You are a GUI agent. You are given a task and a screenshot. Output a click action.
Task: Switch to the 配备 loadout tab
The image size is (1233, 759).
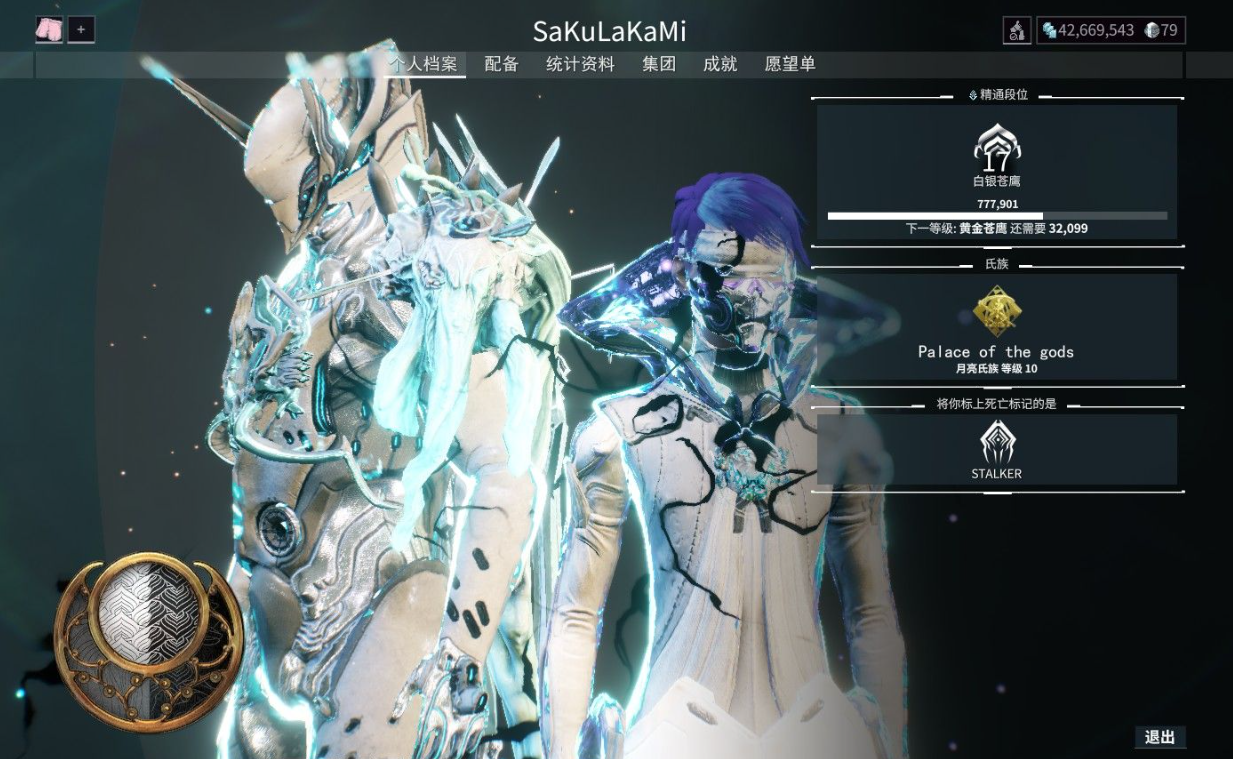click(501, 64)
